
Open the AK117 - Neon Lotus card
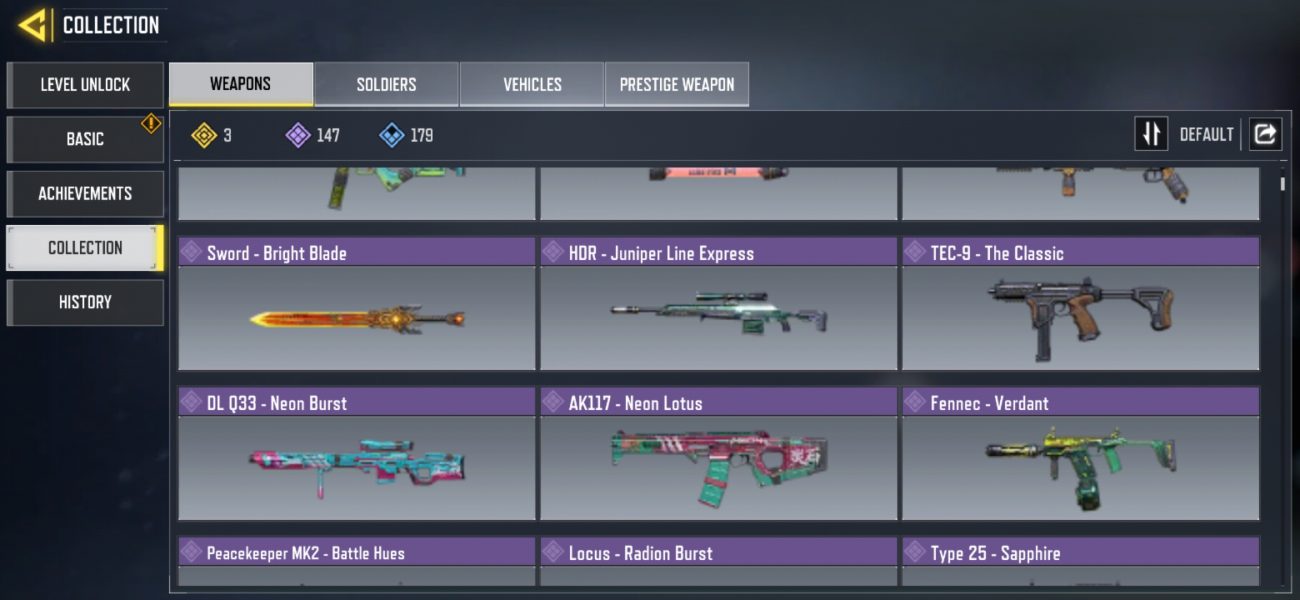[718, 455]
